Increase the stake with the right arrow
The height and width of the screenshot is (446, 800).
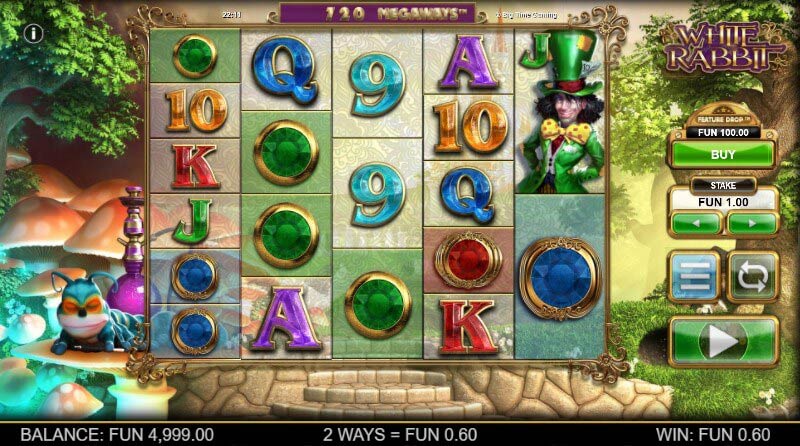pyautogui.click(x=752, y=223)
